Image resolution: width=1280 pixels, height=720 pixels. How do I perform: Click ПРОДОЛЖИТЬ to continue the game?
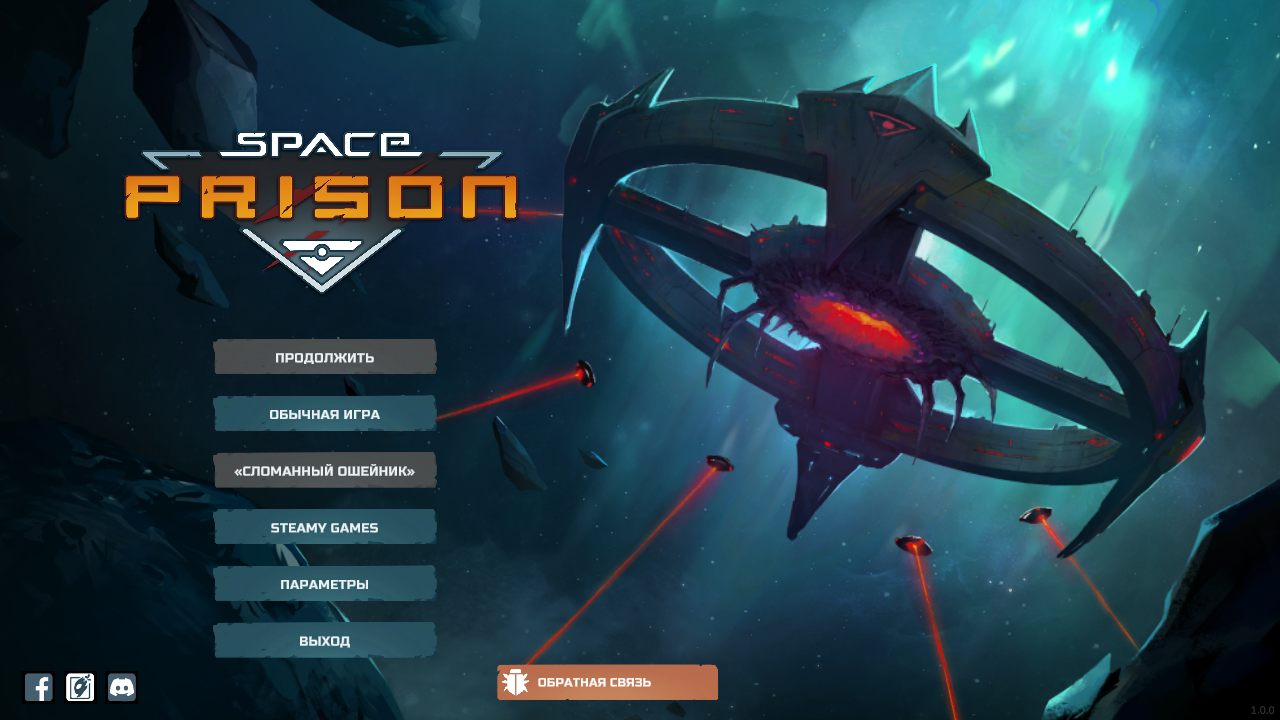point(324,356)
